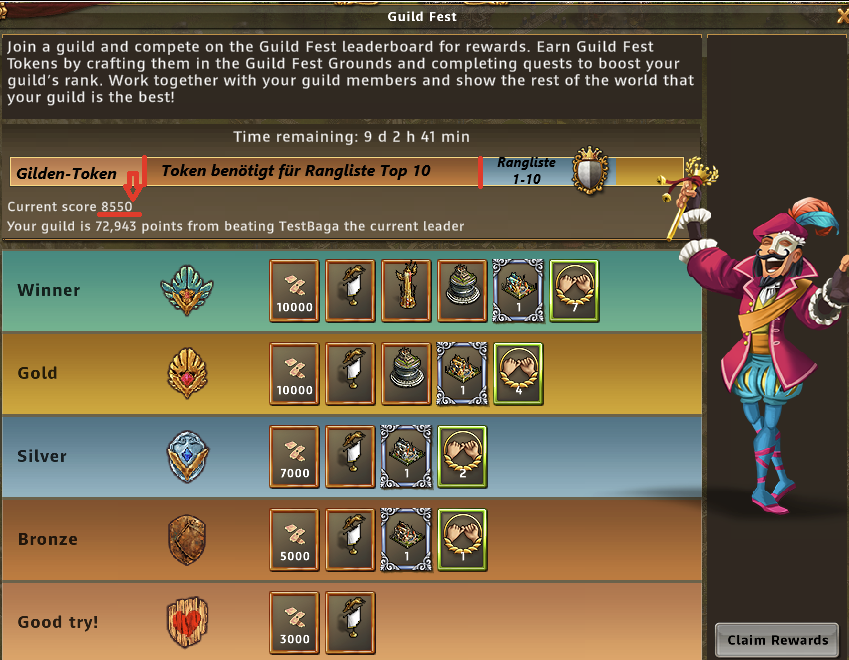This screenshot has width=849, height=660.
Task: Select the Silver row banner flag reward
Action: (350, 457)
